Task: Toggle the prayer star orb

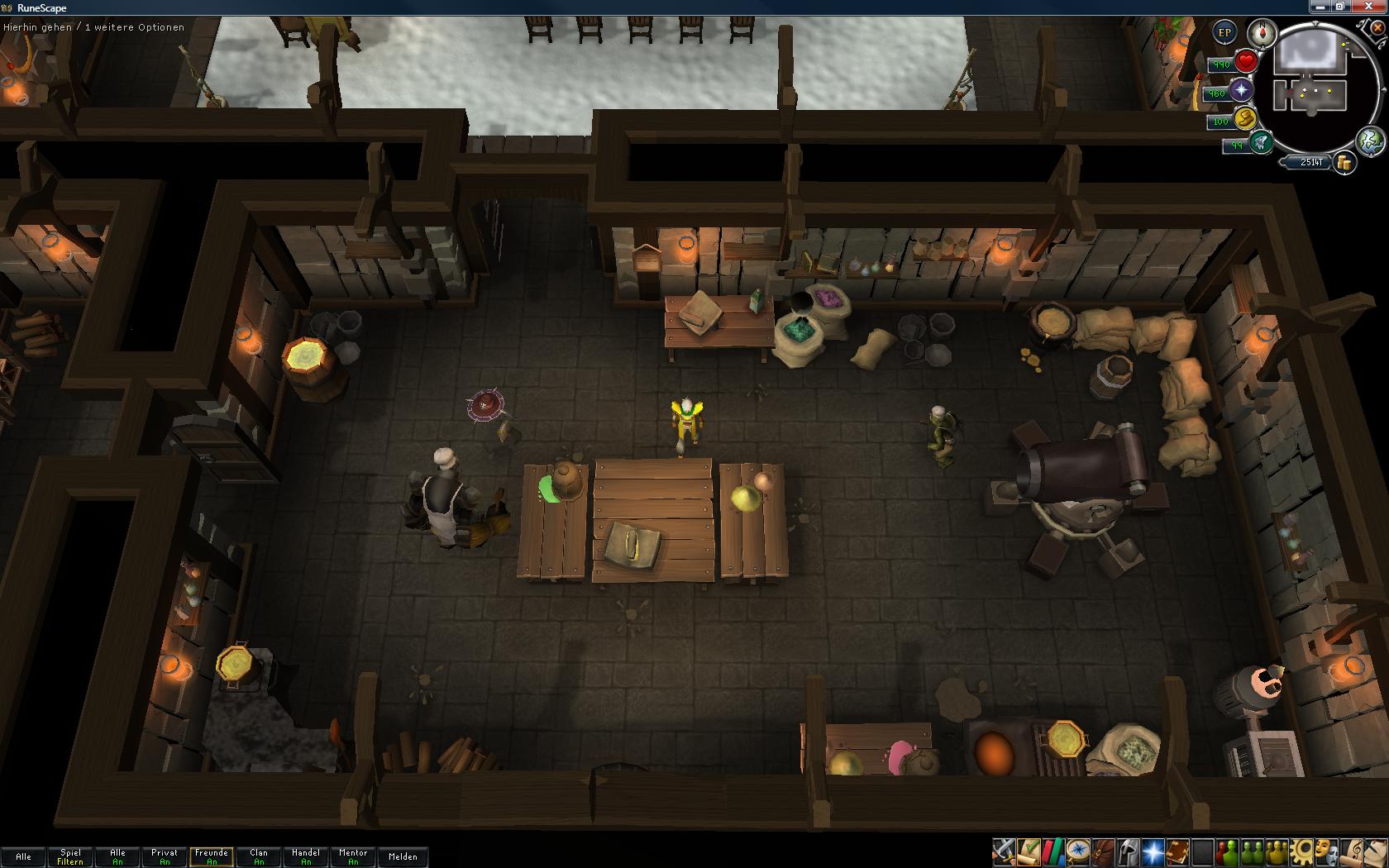Action: pos(1240,91)
